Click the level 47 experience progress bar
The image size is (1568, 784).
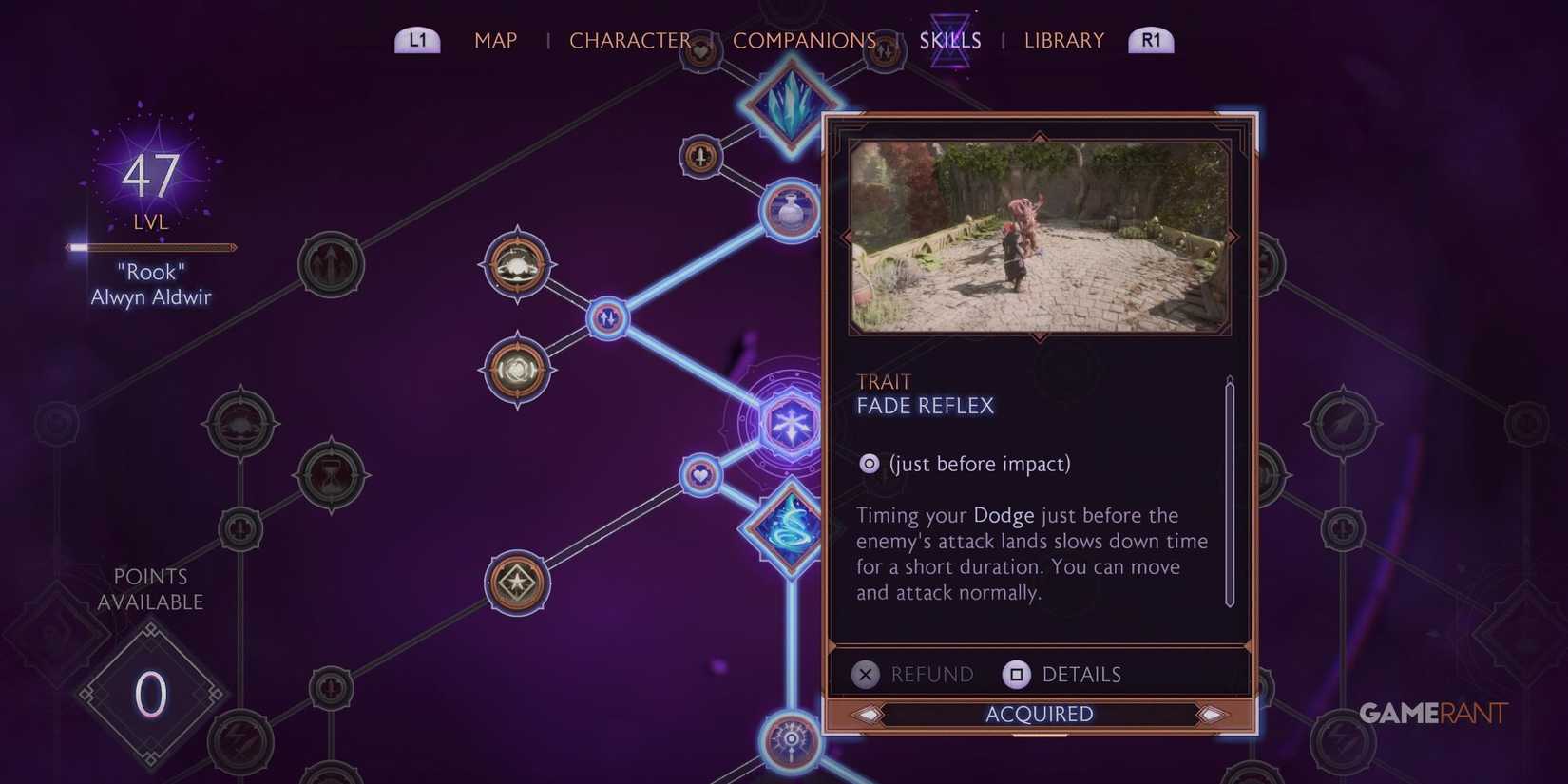(150, 247)
